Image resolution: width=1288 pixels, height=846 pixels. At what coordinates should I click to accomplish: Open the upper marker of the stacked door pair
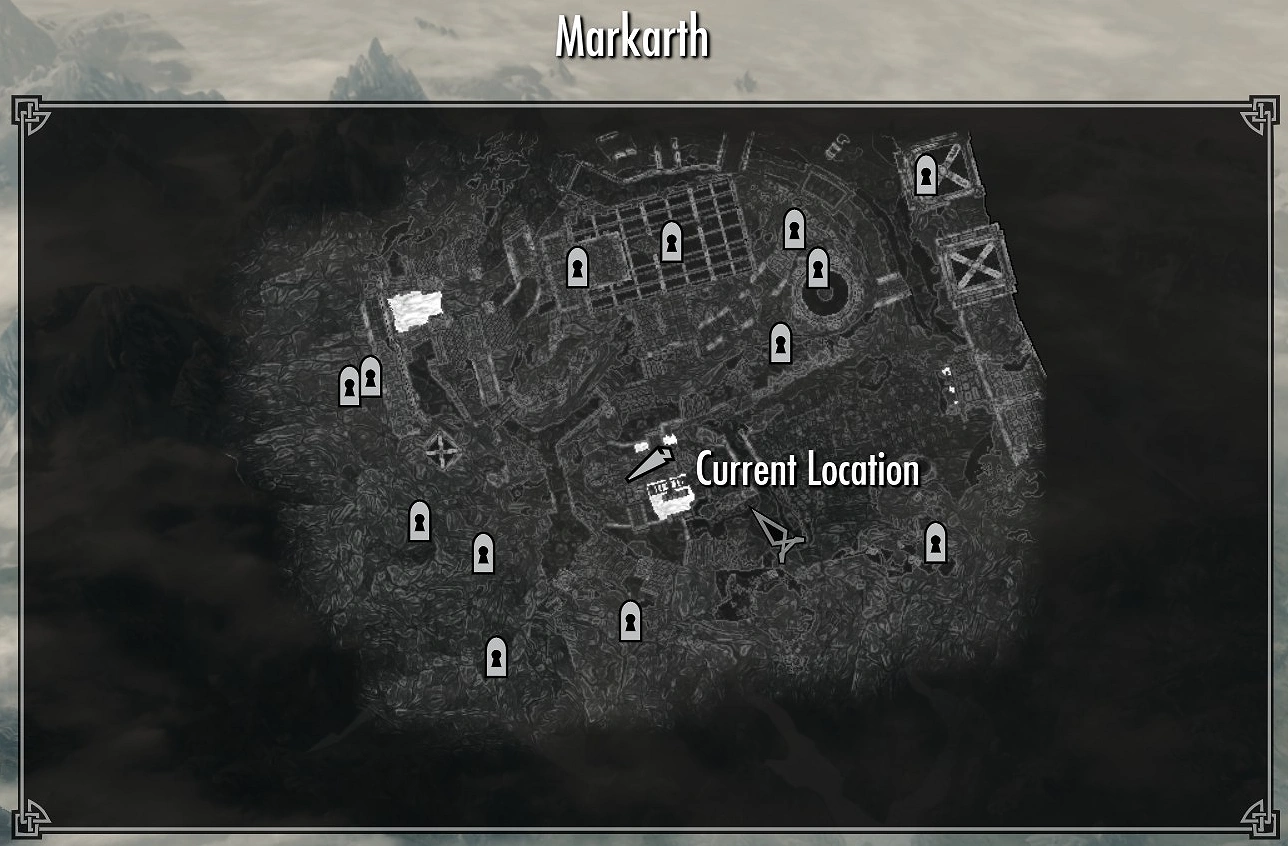click(793, 230)
